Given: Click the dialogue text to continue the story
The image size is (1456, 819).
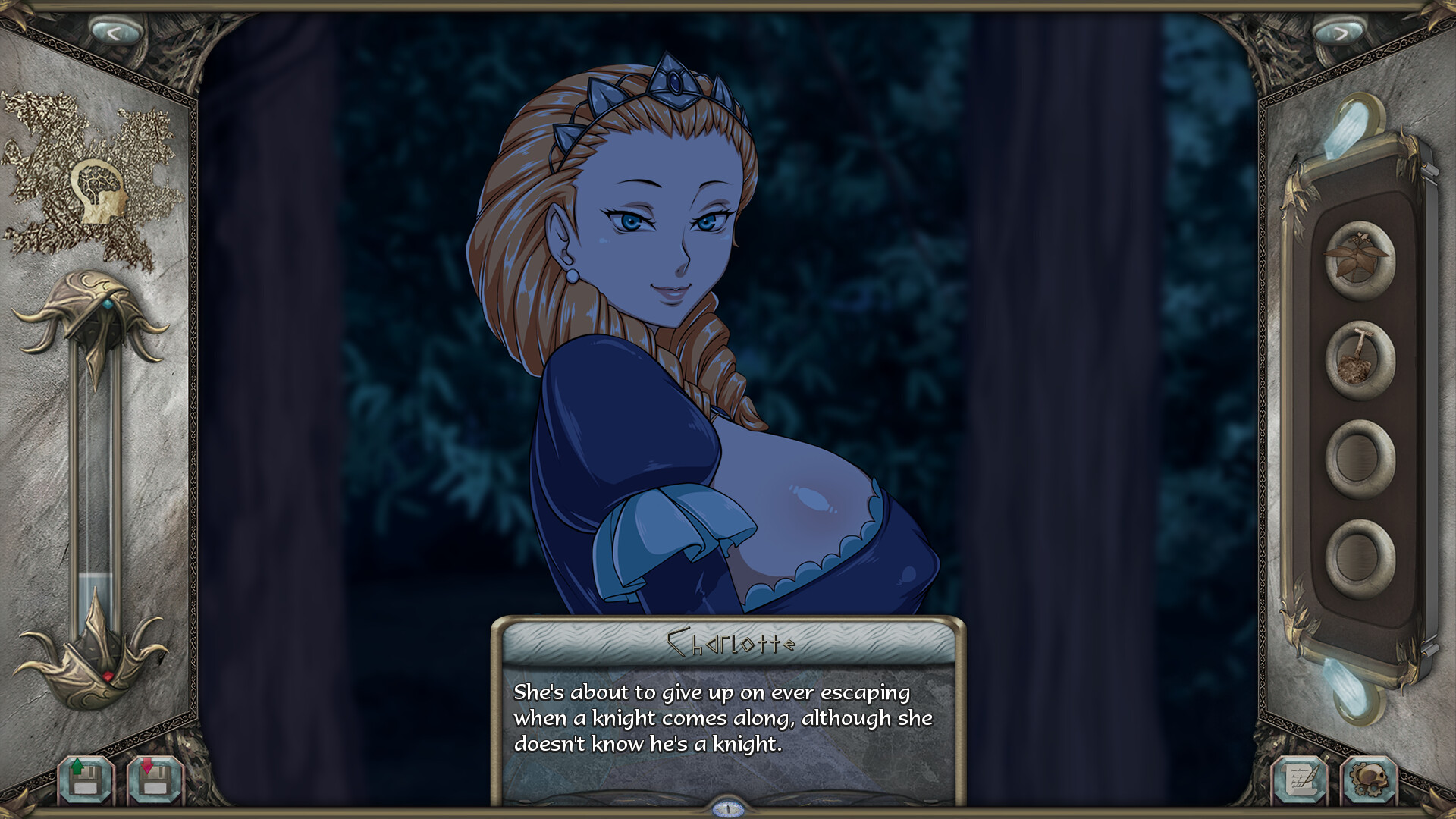Looking at the screenshot, I should pos(724,720).
